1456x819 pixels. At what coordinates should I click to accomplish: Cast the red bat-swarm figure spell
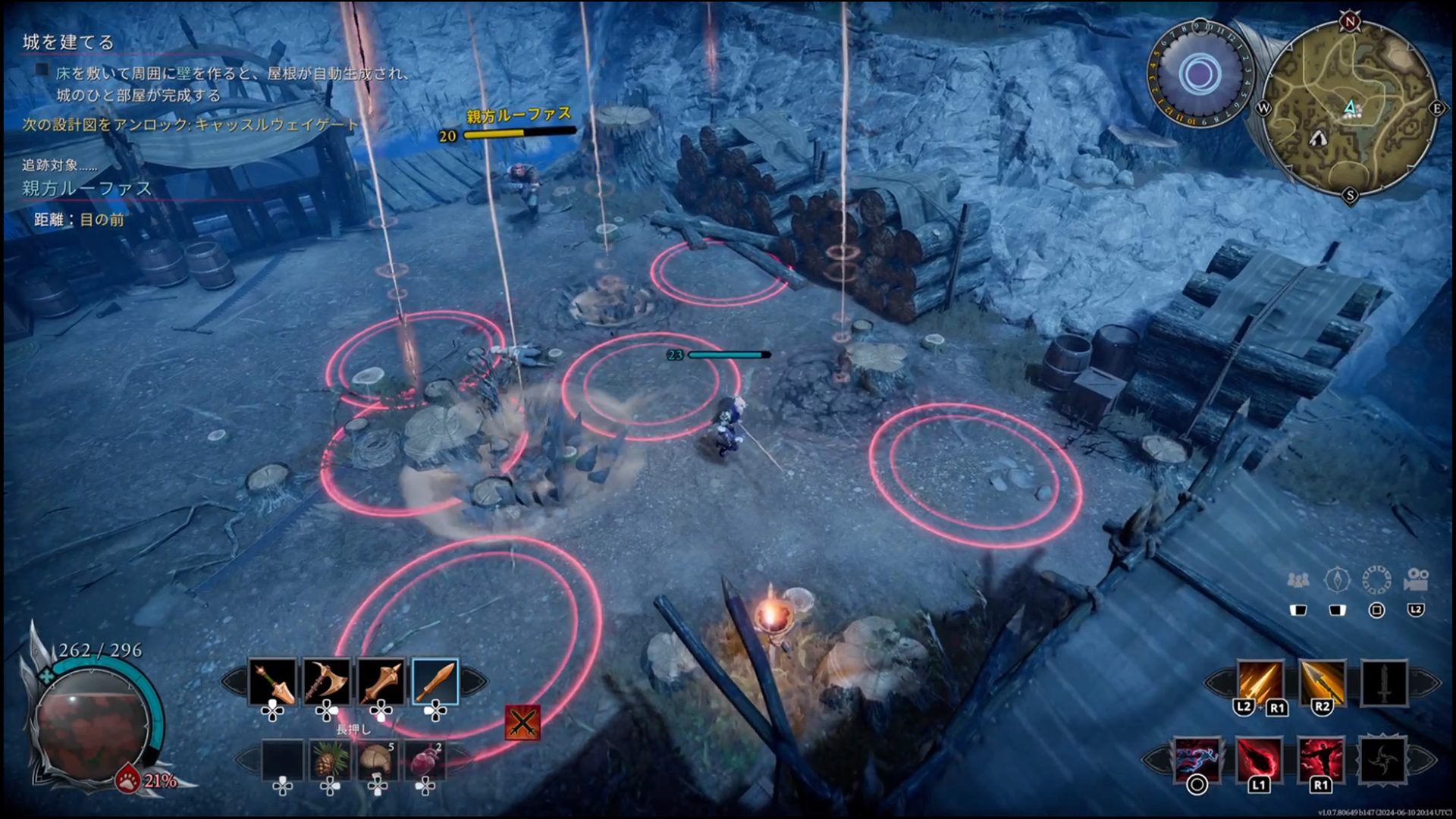click(x=1321, y=759)
